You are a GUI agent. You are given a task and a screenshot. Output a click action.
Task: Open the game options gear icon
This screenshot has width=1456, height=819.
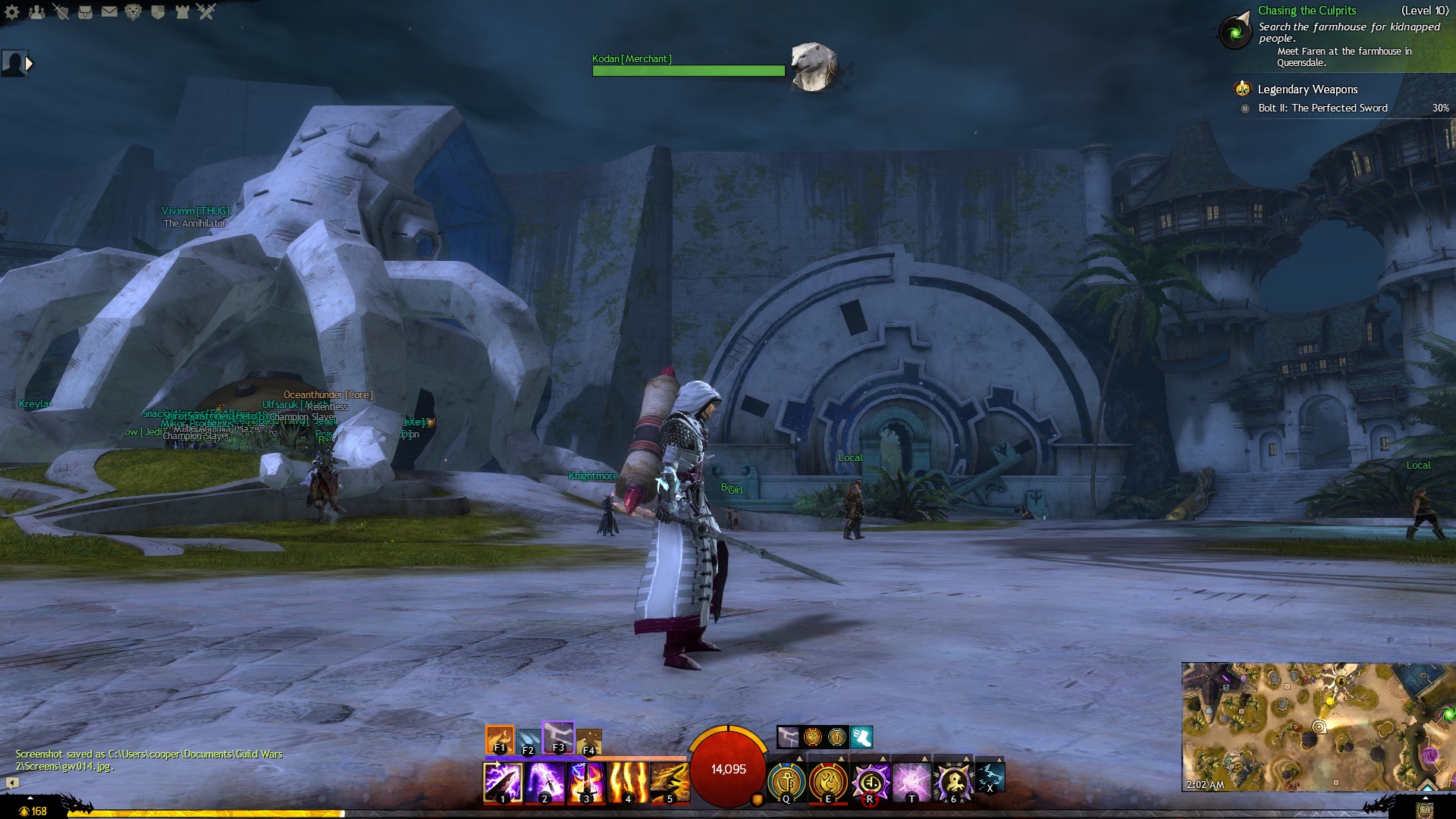12,12
